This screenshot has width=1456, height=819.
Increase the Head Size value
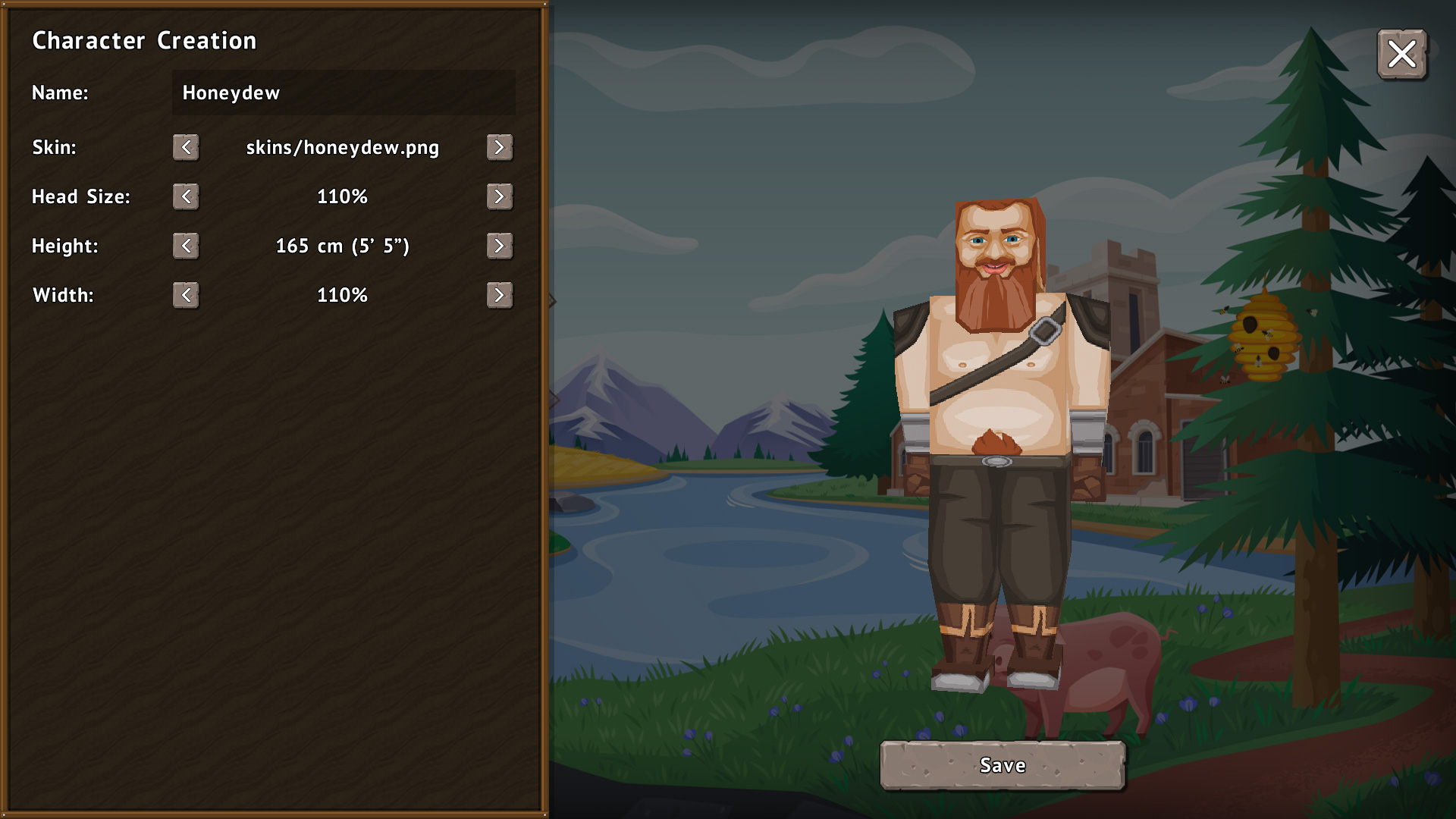(x=499, y=196)
